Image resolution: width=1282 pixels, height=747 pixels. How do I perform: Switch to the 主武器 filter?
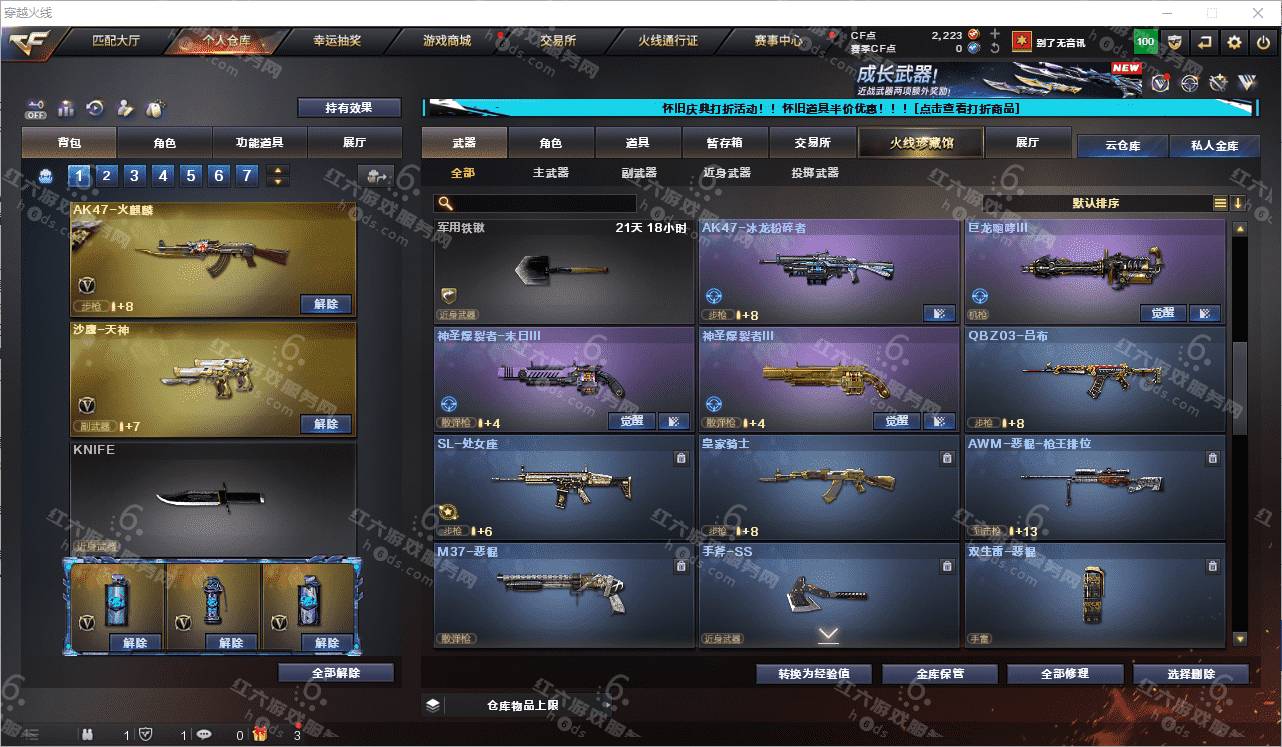(x=550, y=173)
